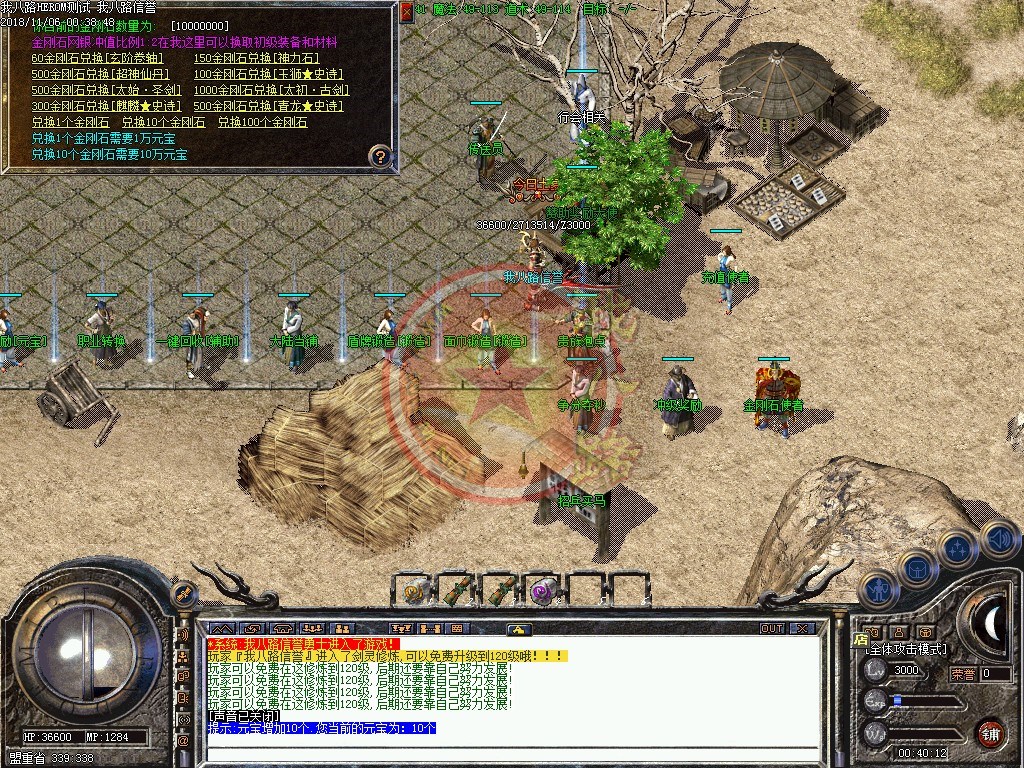
Task: Click the OUT button above the chat
Action: pos(771,629)
